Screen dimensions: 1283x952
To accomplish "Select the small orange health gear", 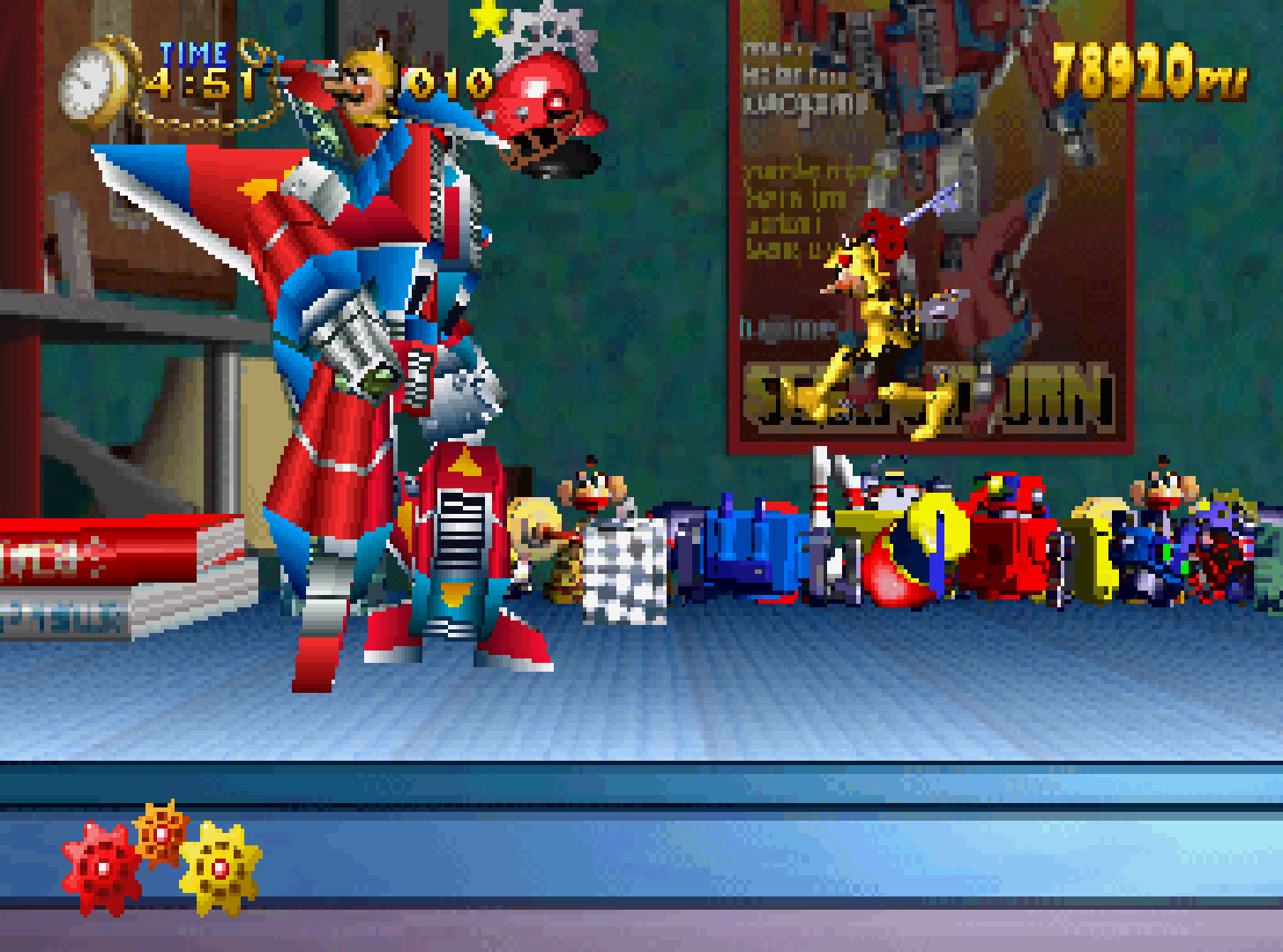I will tap(161, 832).
